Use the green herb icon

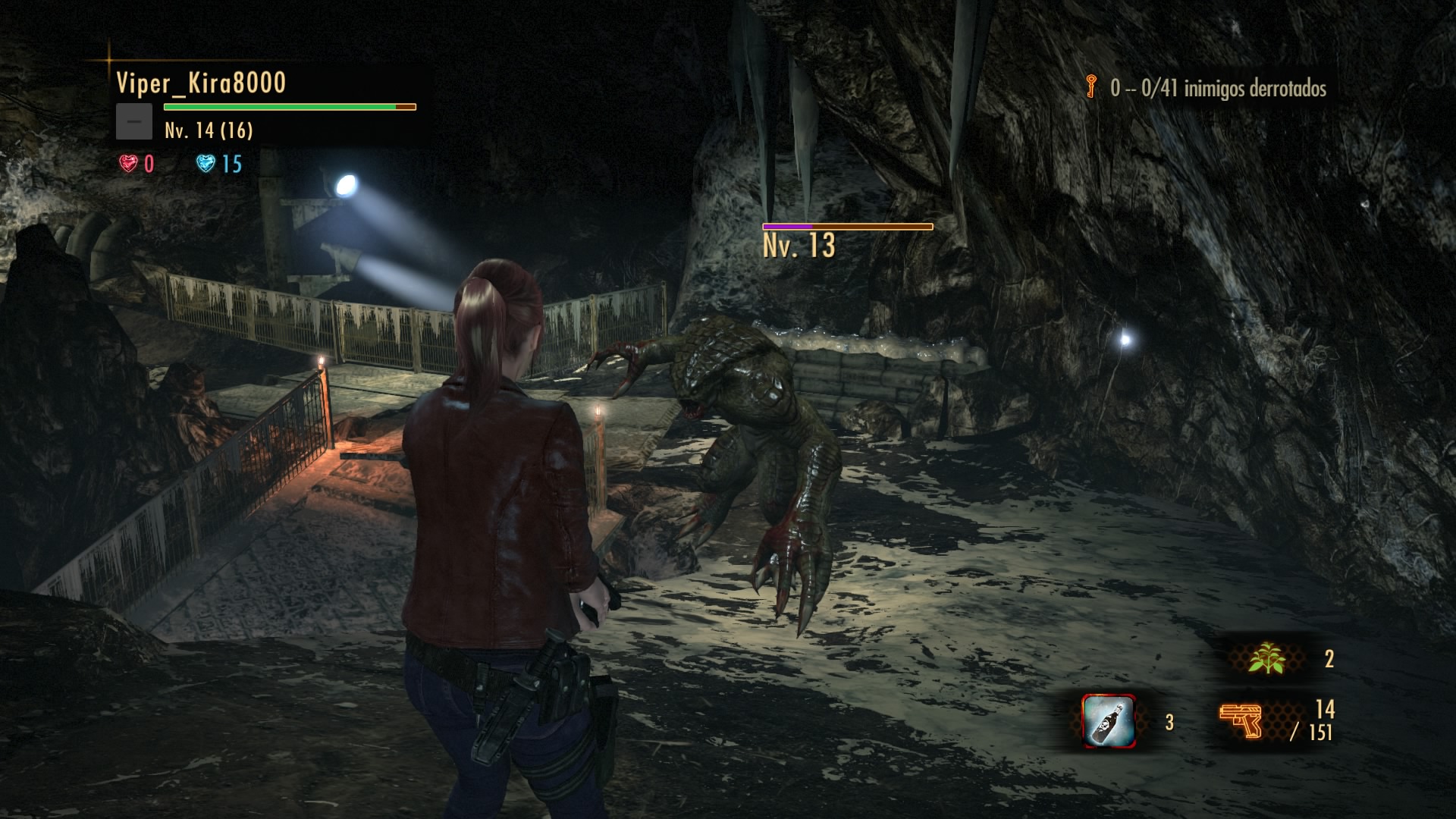click(1266, 658)
